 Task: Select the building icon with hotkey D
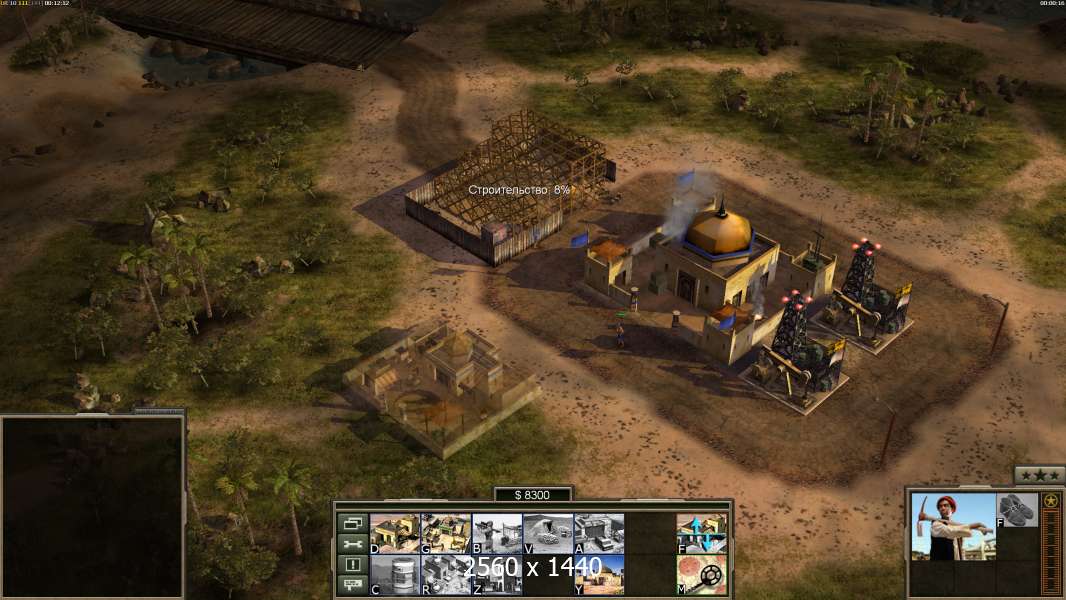(x=395, y=533)
